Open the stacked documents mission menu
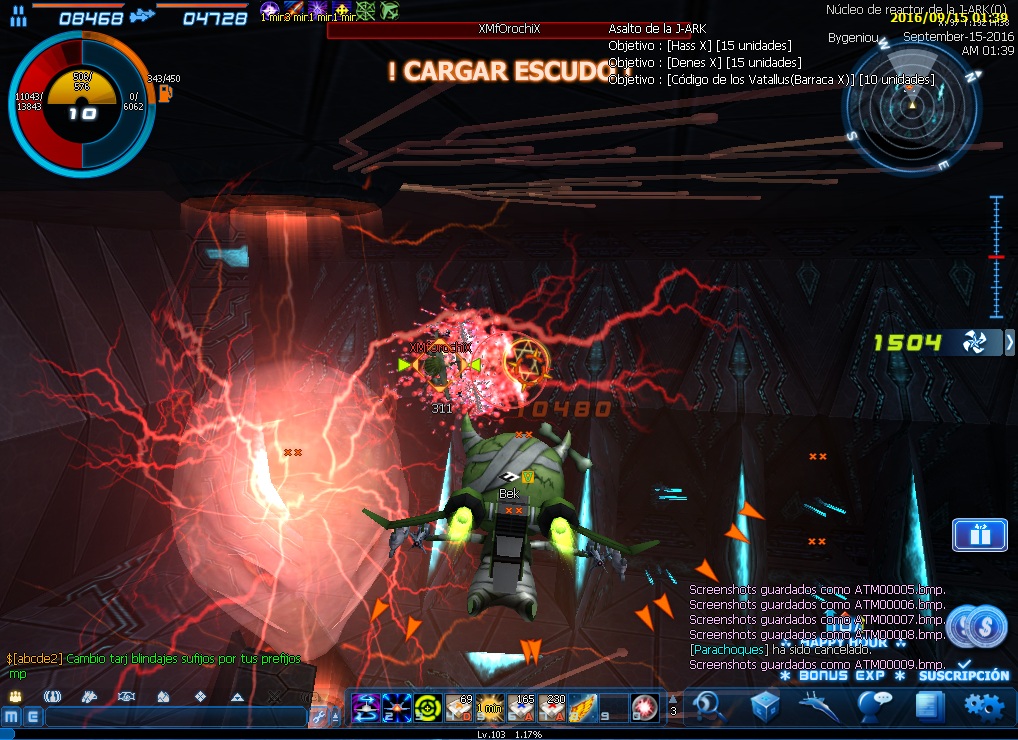 [929, 705]
